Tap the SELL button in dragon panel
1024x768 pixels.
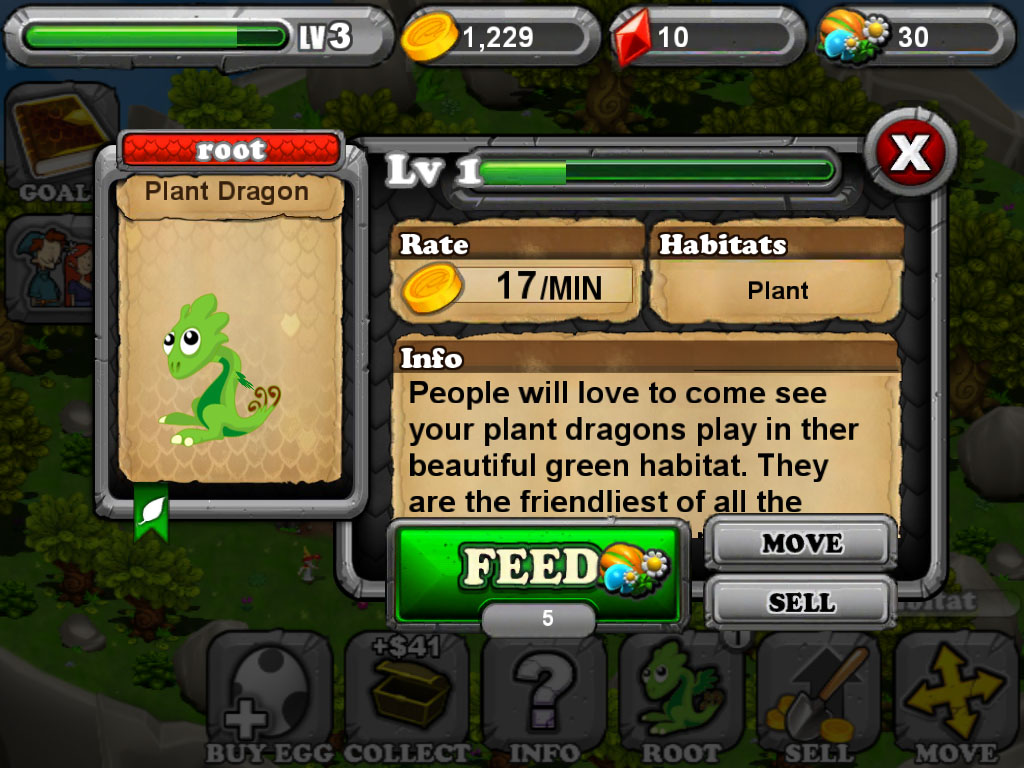802,602
